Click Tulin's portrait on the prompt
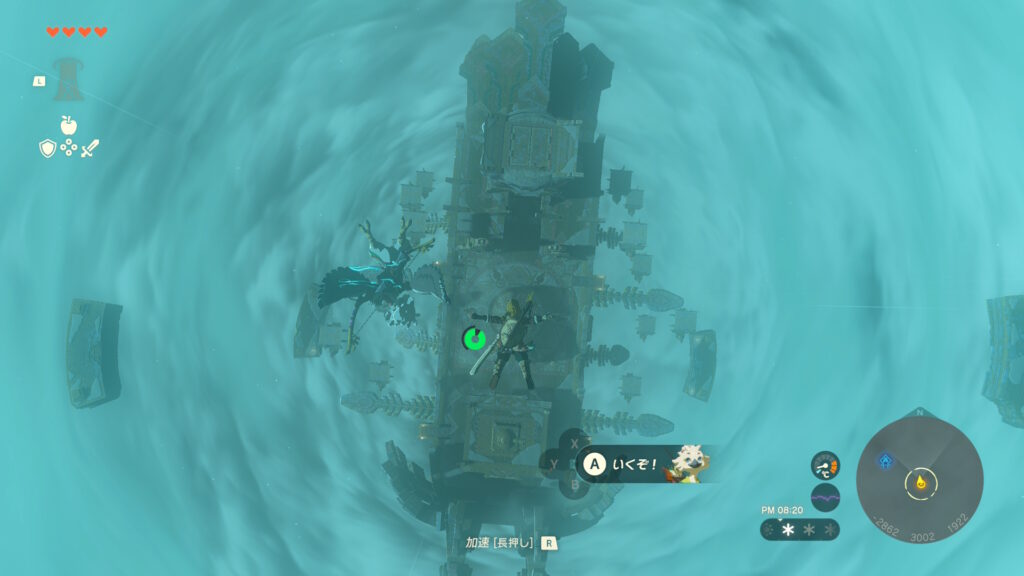The width and height of the screenshot is (1024, 576). point(686,463)
